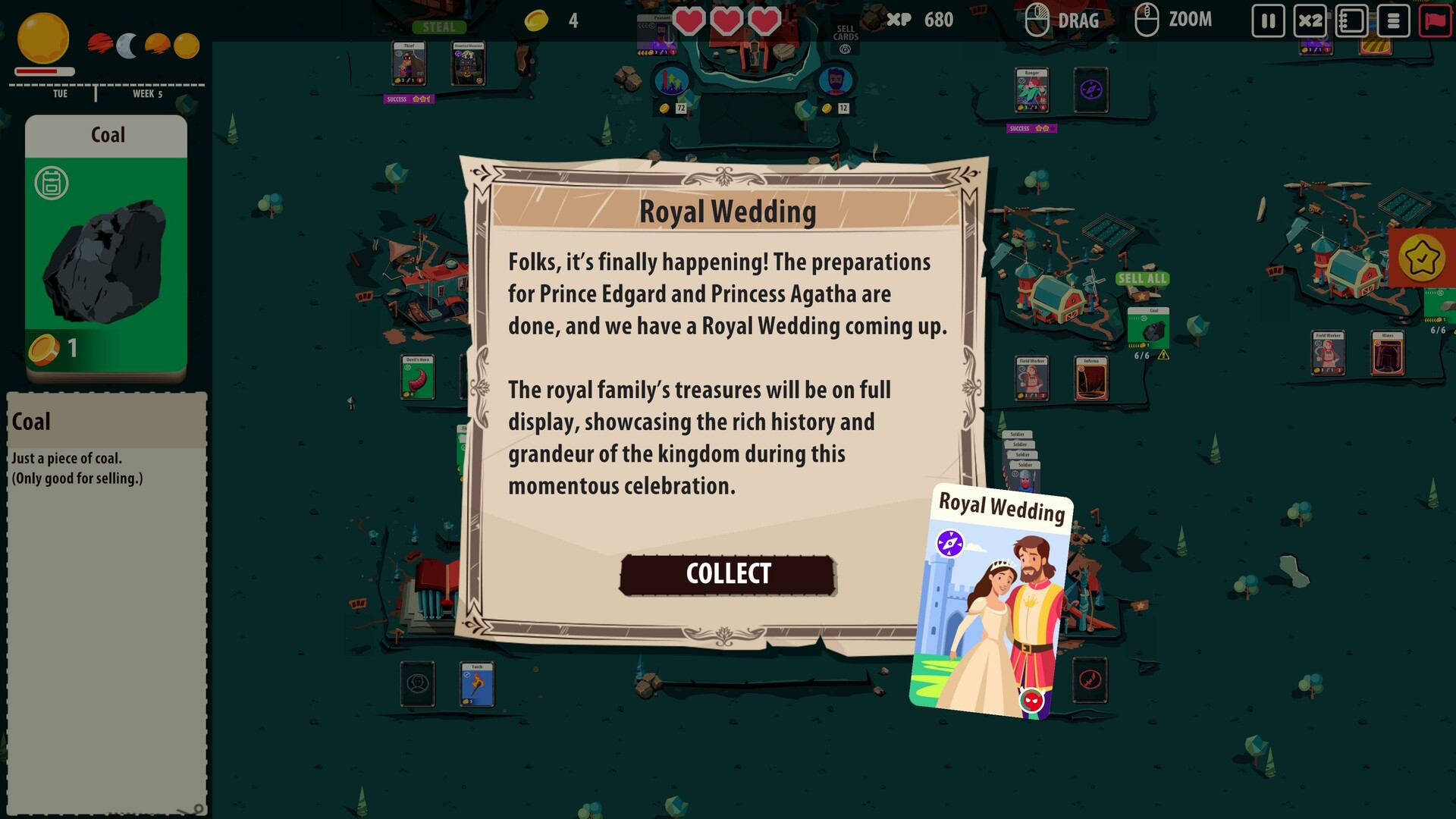Click the SELL ALL button on the map
This screenshot has width=1456, height=819.
(x=1141, y=279)
